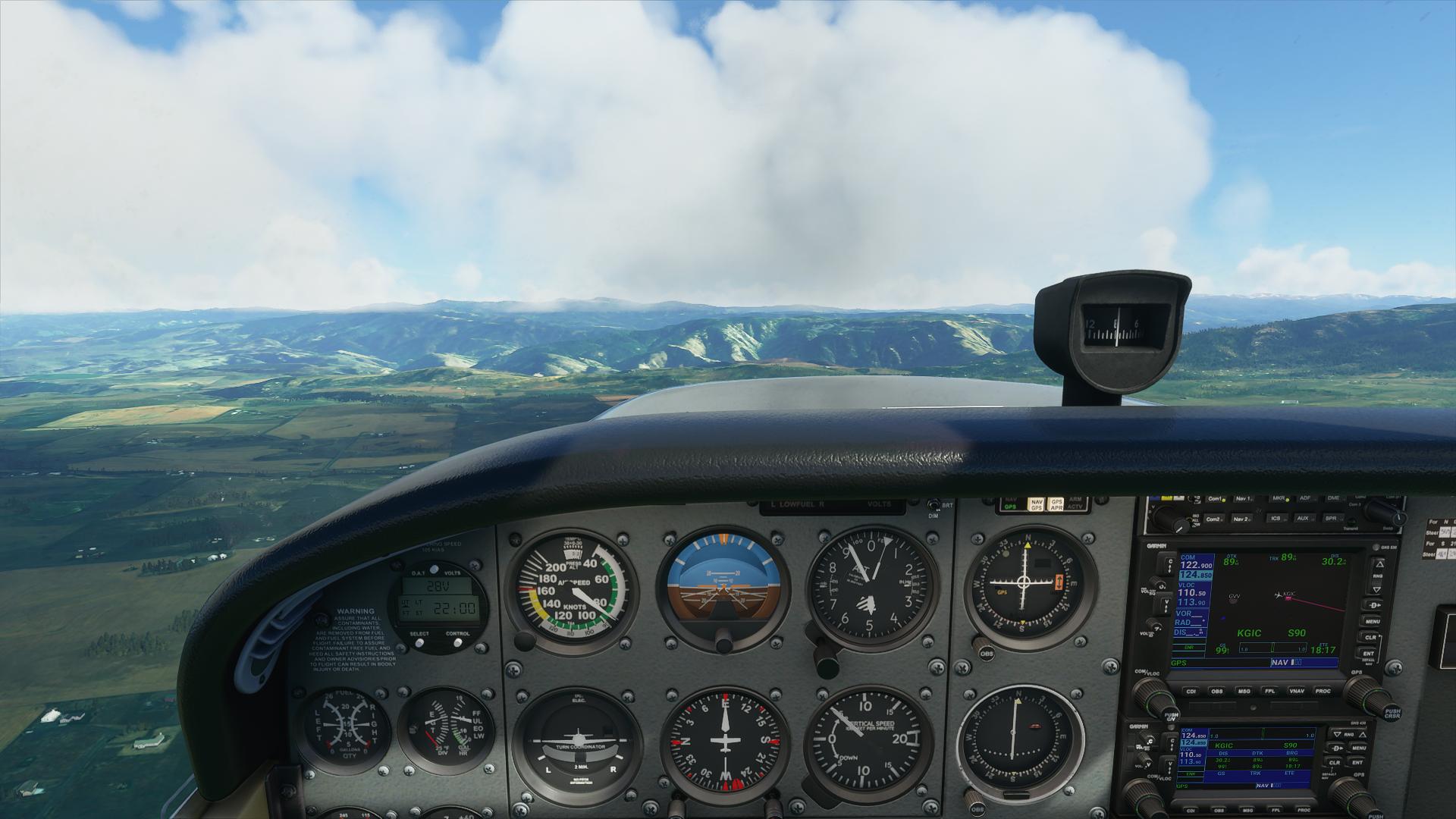This screenshot has height=819, width=1456.
Task: Click the clock's SELECT button
Action: coord(419,642)
